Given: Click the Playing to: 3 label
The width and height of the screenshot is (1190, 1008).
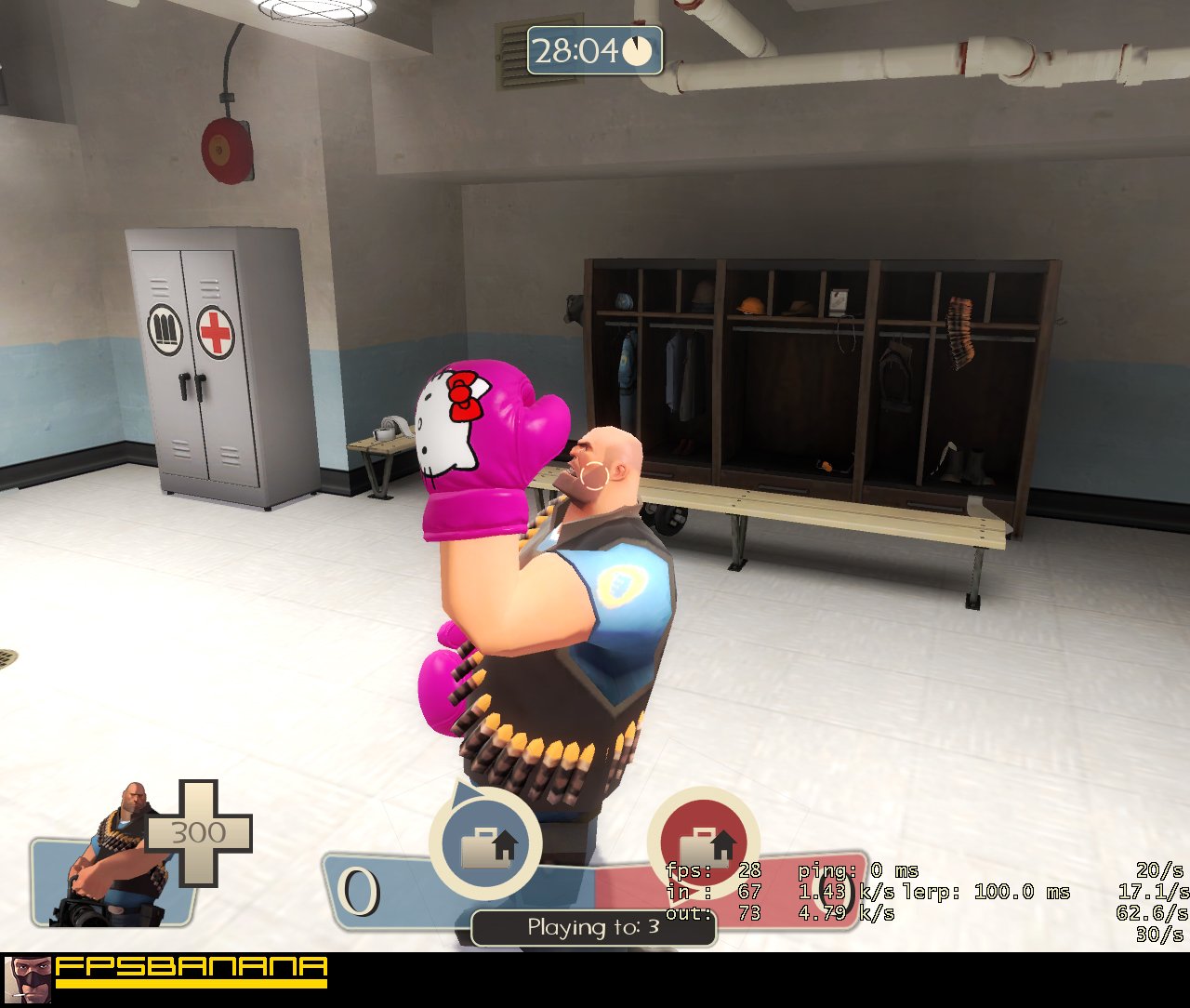Looking at the screenshot, I should [x=592, y=927].
